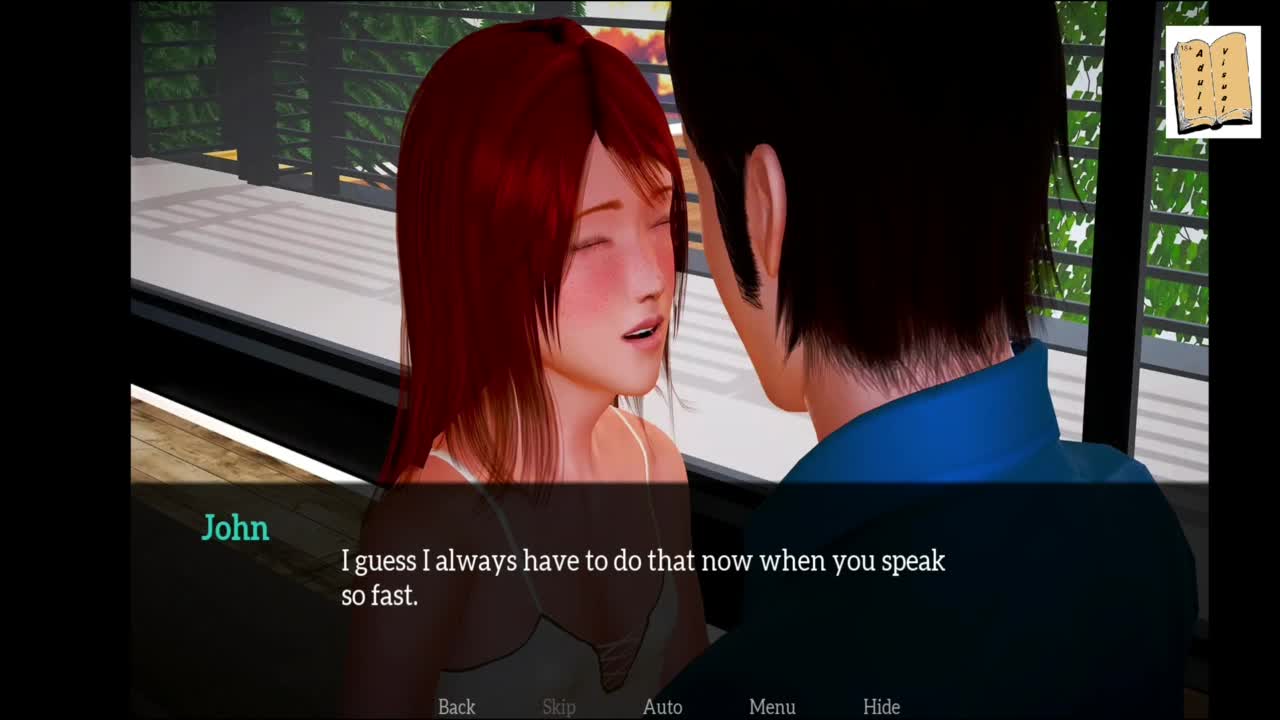Enable Auto dialogue advance
The height and width of the screenshot is (720, 1280).
pyautogui.click(x=662, y=707)
